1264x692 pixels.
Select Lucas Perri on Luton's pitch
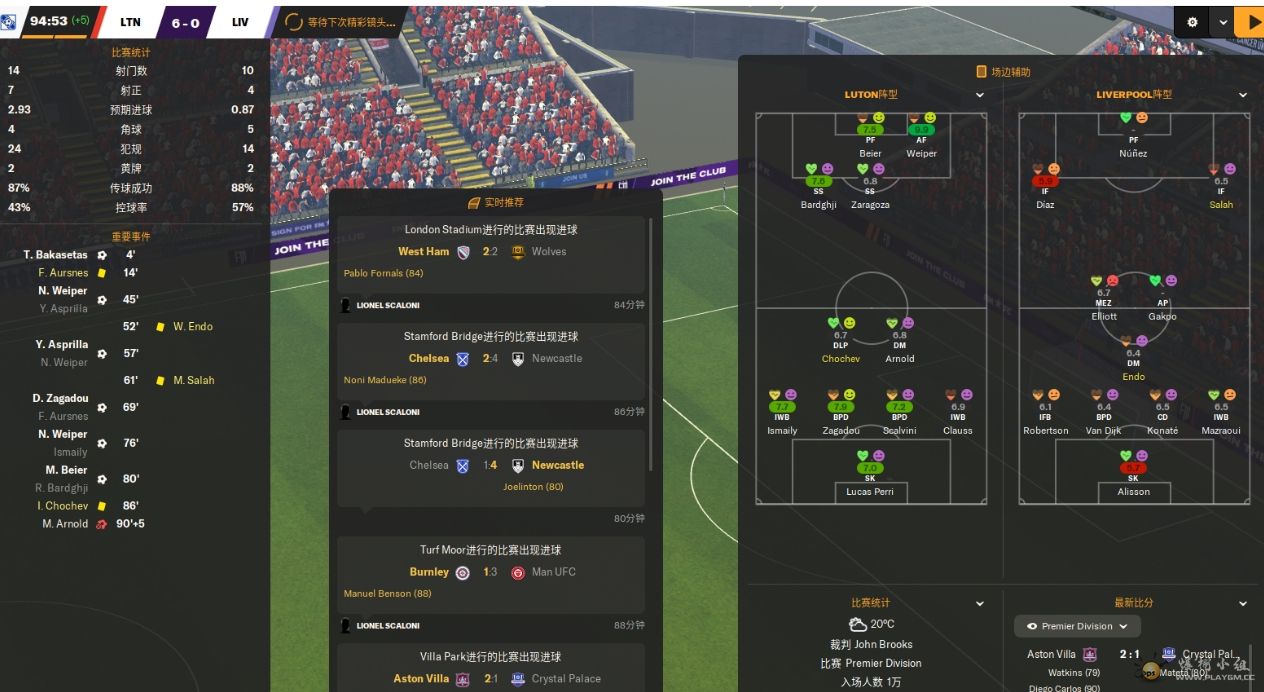tap(869, 491)
